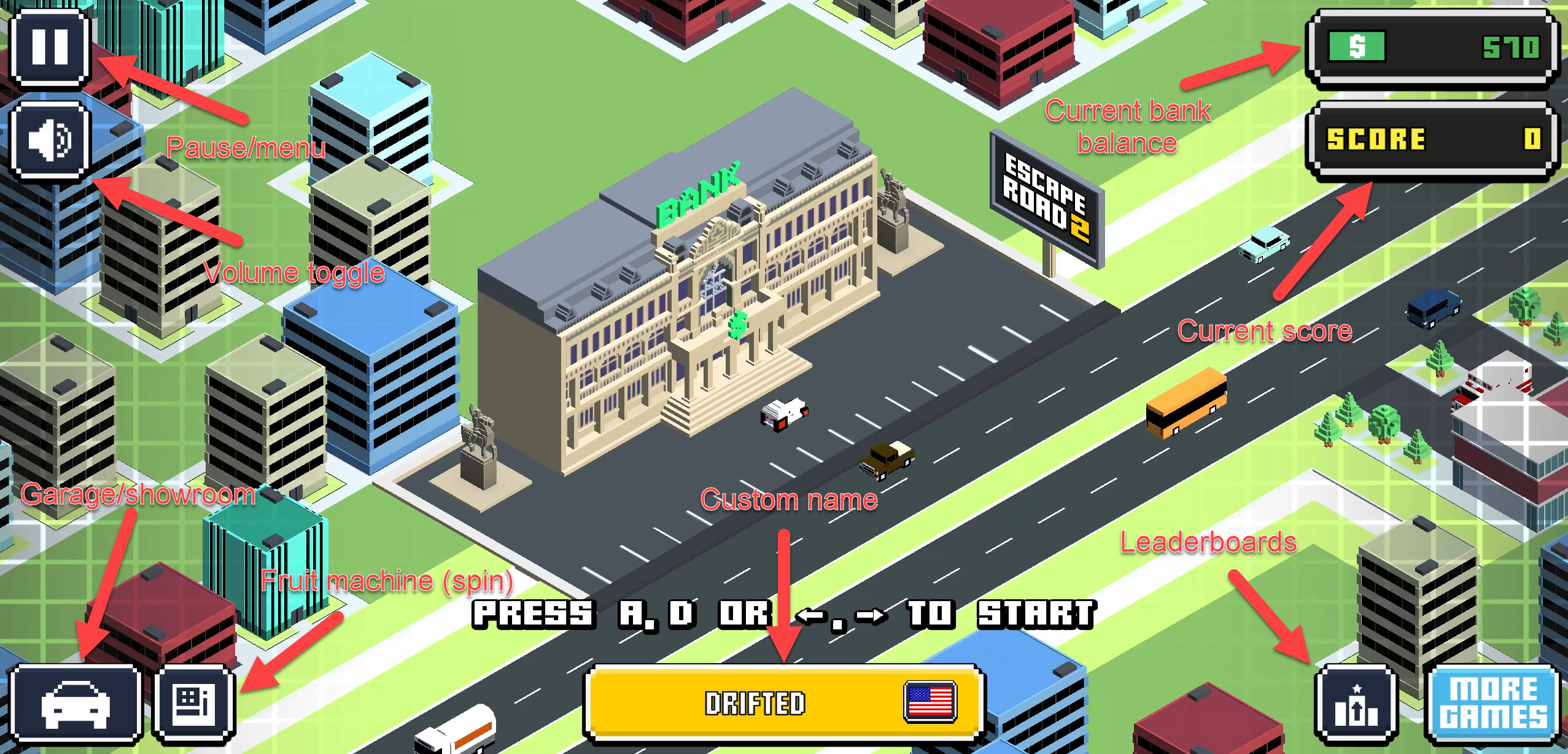Edit the custom name DRIFTED field
Screen dimensions: 1568x754
(x=754, y=703)
